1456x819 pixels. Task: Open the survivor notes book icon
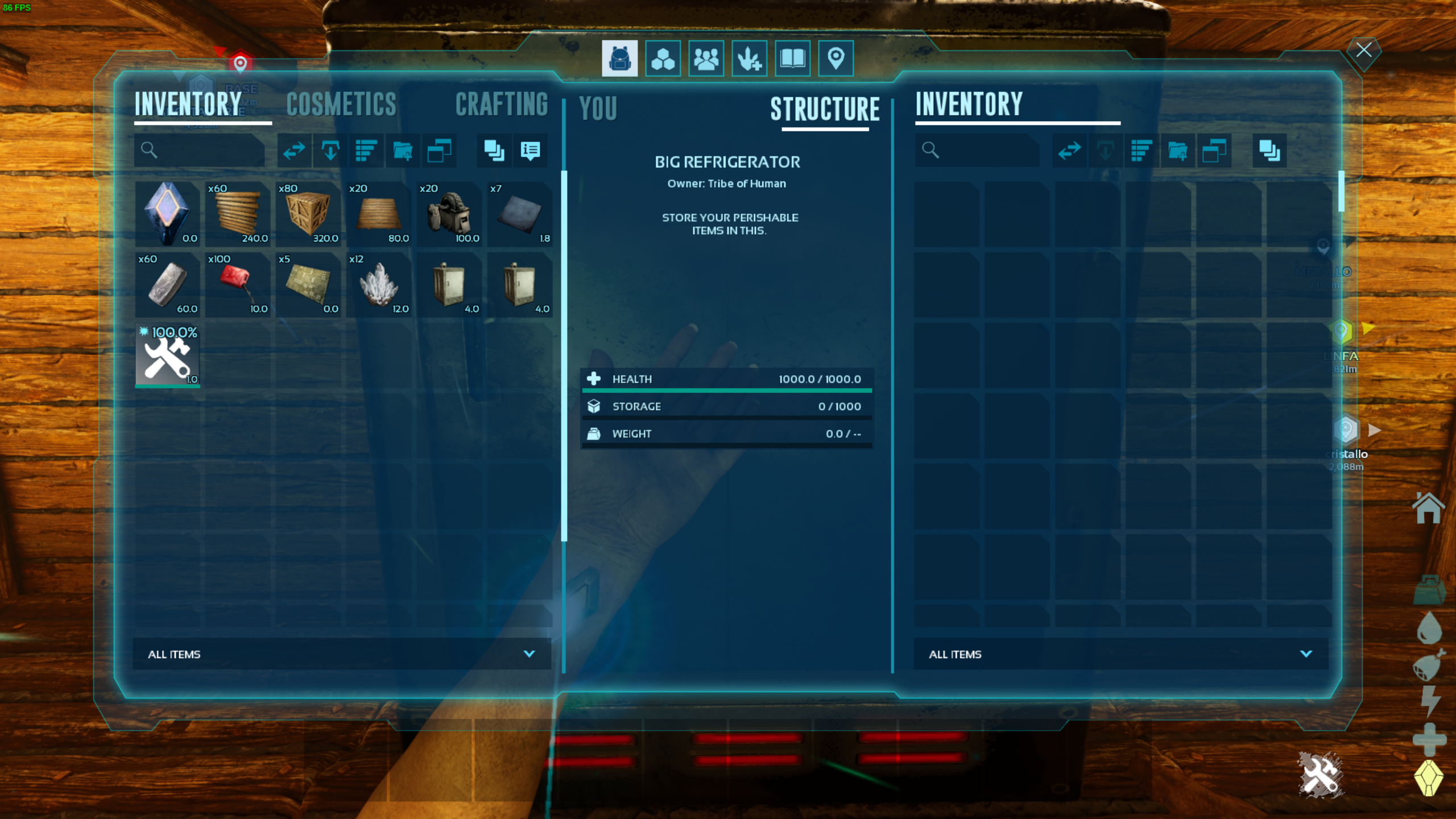click(x=792, y=59)
